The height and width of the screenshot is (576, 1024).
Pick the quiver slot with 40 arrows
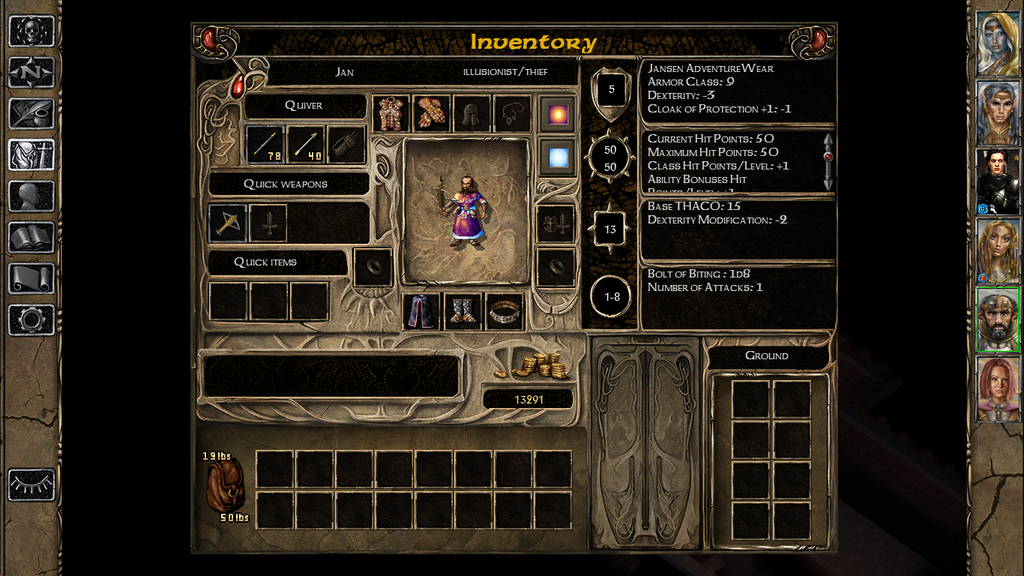click(305, 144)
